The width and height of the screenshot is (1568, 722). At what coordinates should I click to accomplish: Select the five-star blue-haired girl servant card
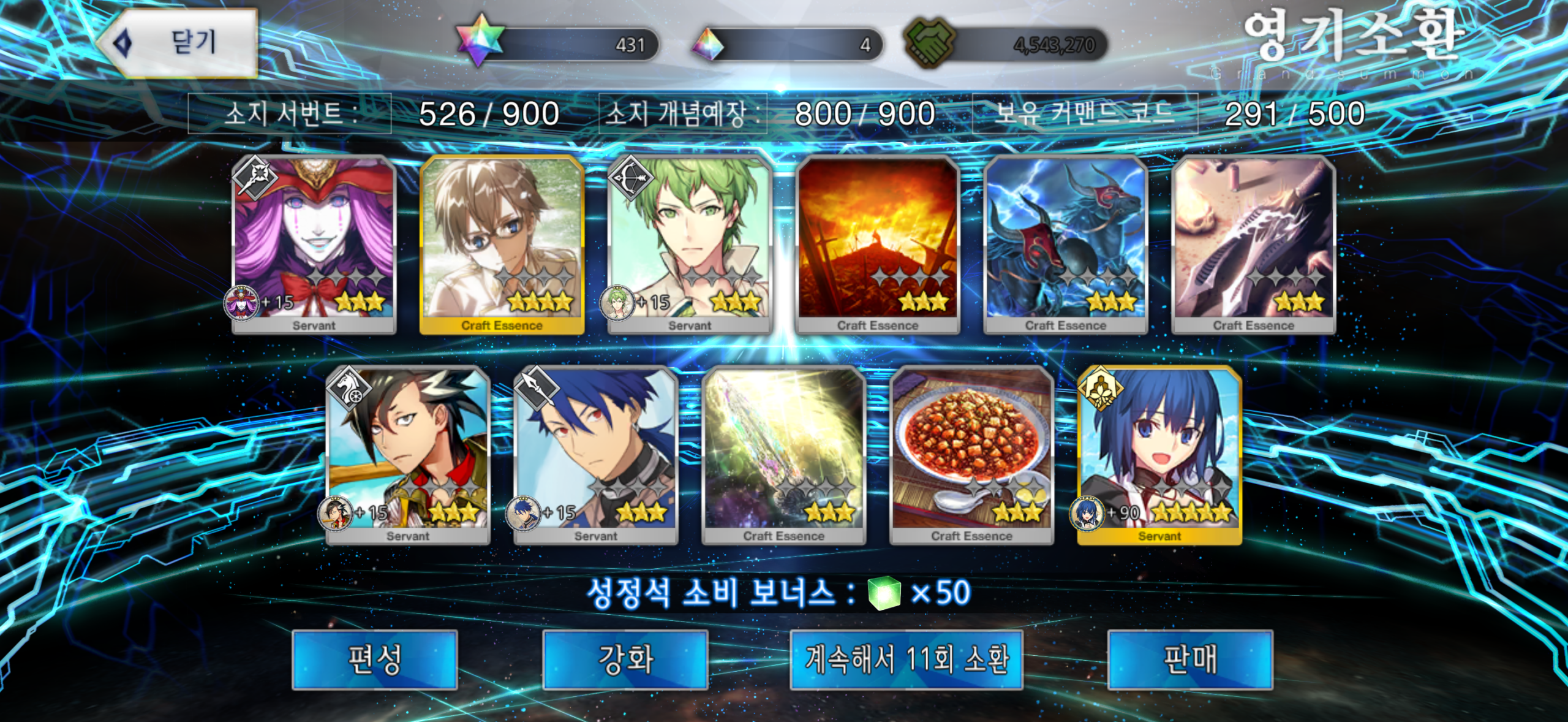[1159, 454]
